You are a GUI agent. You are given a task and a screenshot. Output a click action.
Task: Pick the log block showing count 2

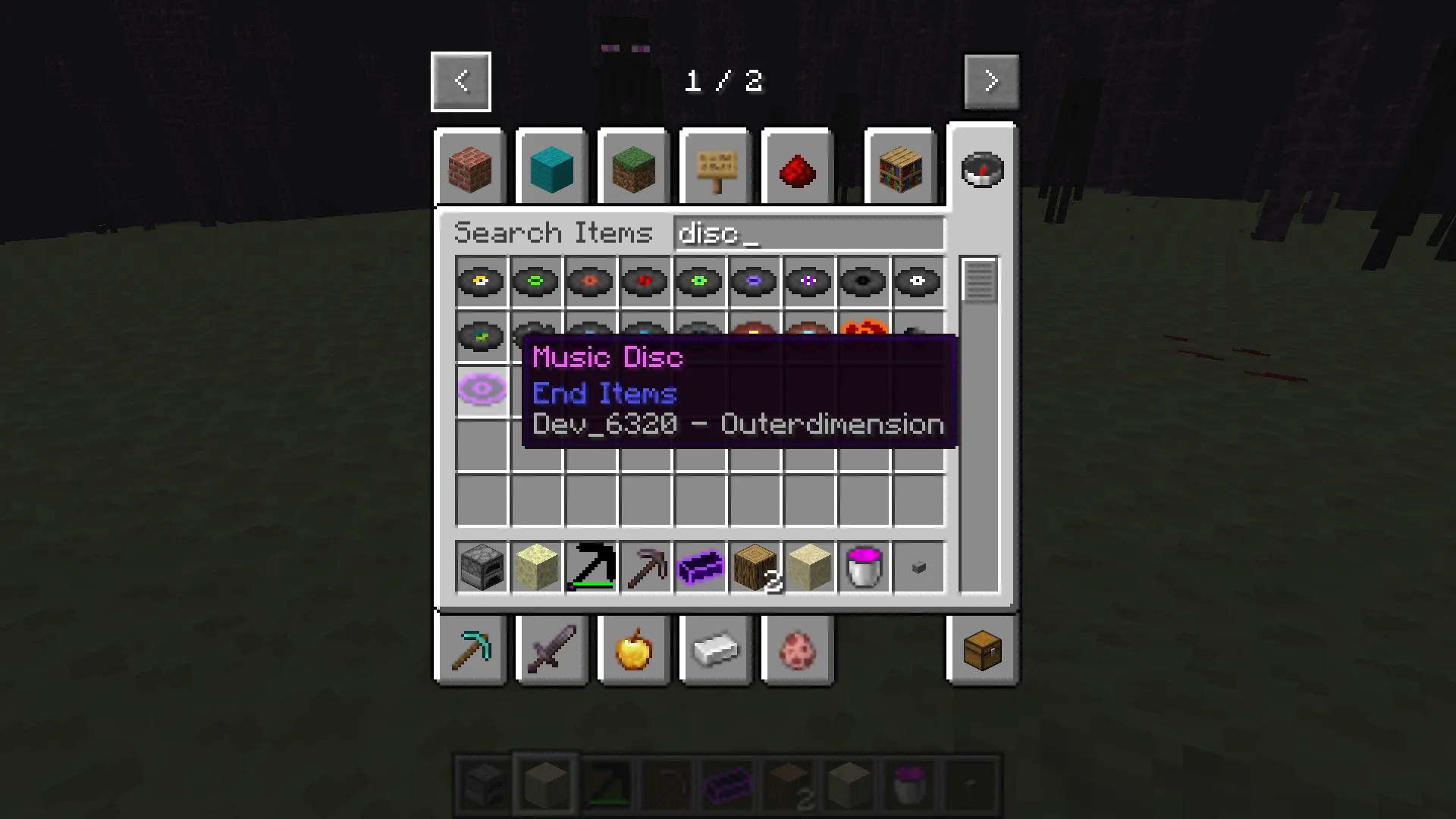754,566
